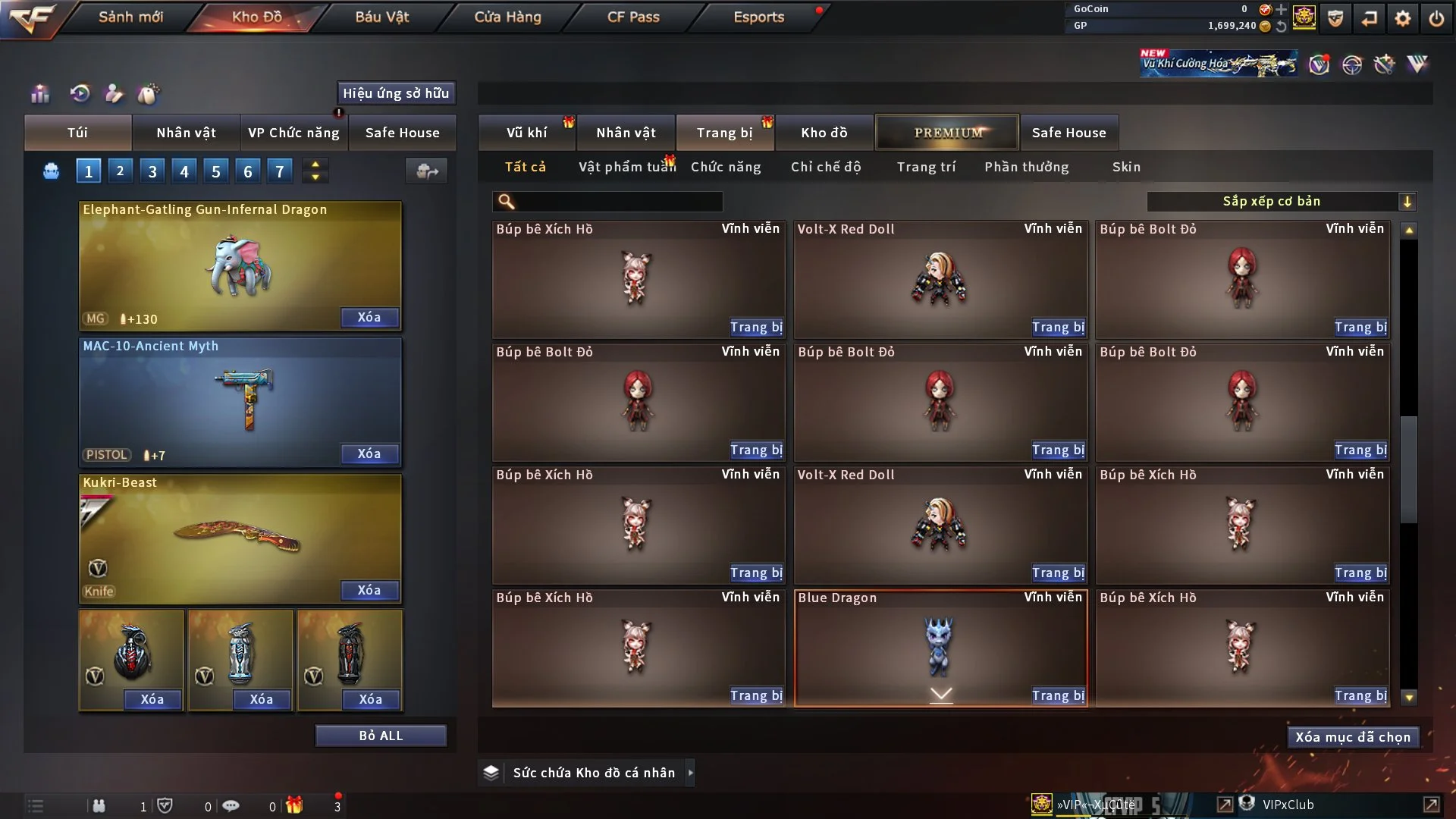Unequip everything with Bỏ ALL

[381, 736]
